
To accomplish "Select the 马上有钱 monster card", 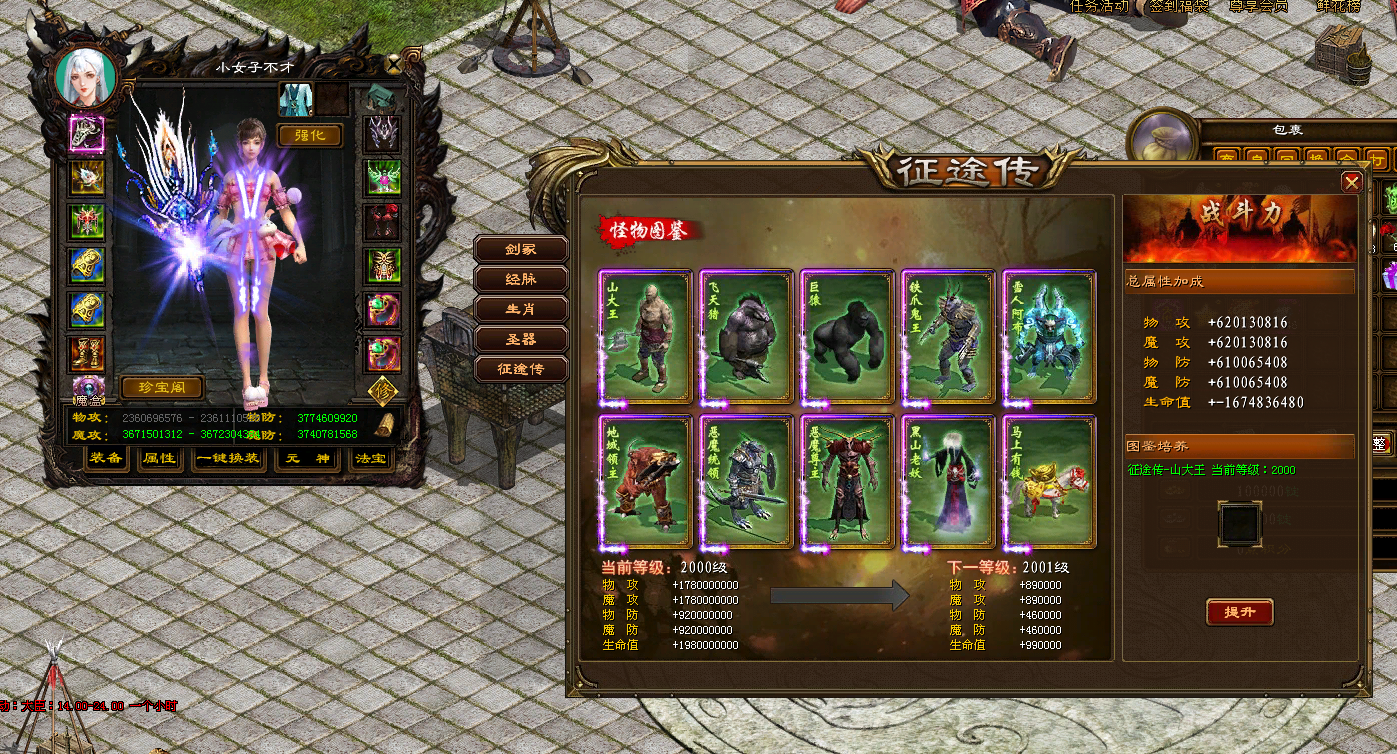I will coord(1048,482).
